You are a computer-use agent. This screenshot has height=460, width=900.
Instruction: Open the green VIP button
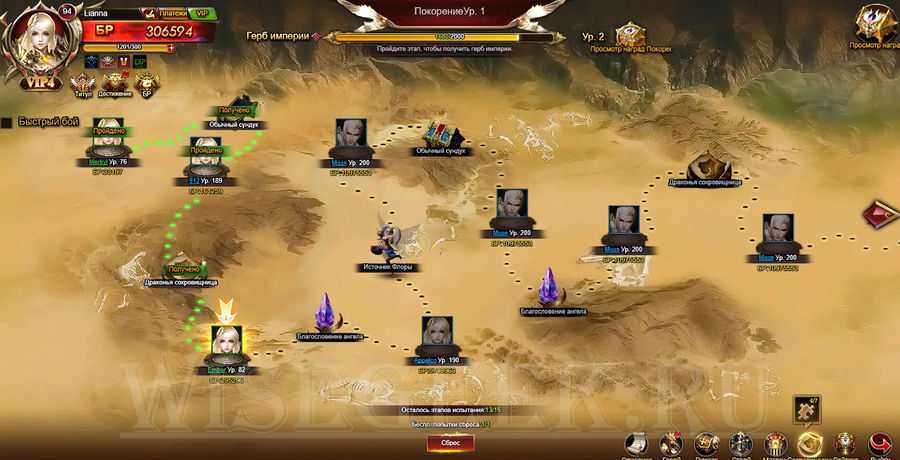point(202,13)
